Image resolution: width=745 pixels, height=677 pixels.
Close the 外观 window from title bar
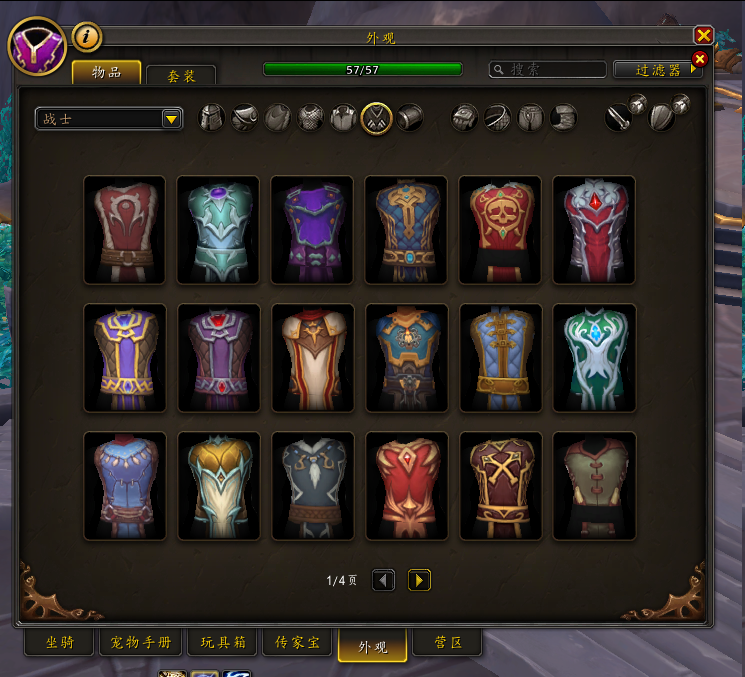703,36
